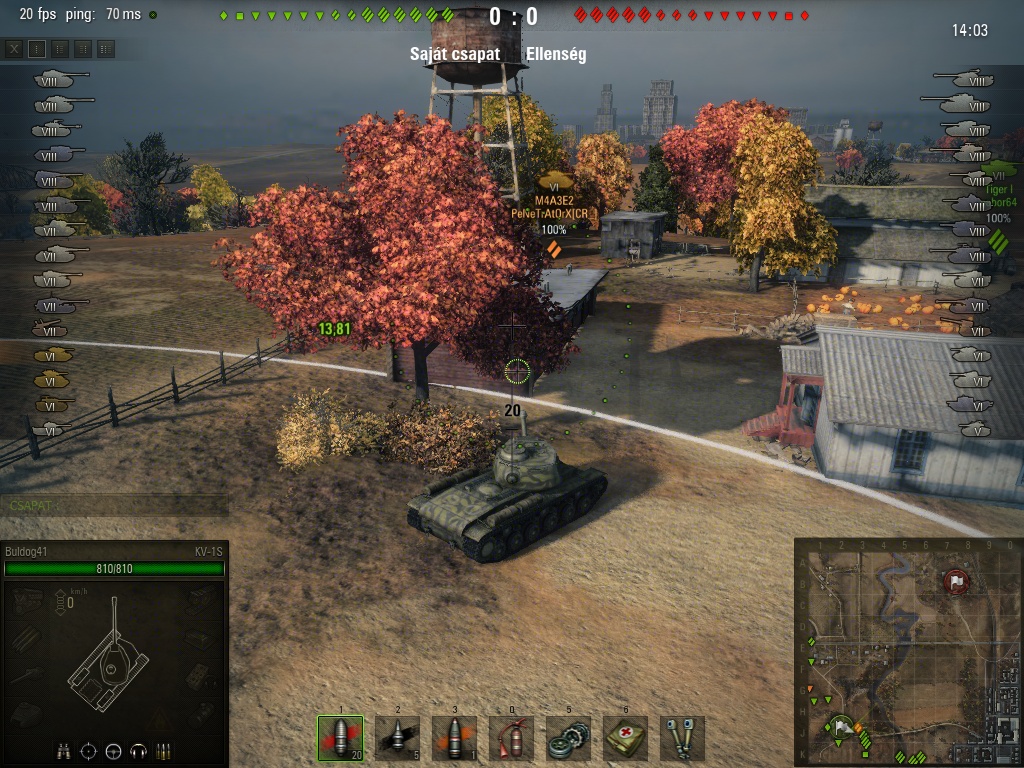The image size is (1024, 768).
Task: Select the AP shell with 20 rounds
Action: tap(340, 738)
